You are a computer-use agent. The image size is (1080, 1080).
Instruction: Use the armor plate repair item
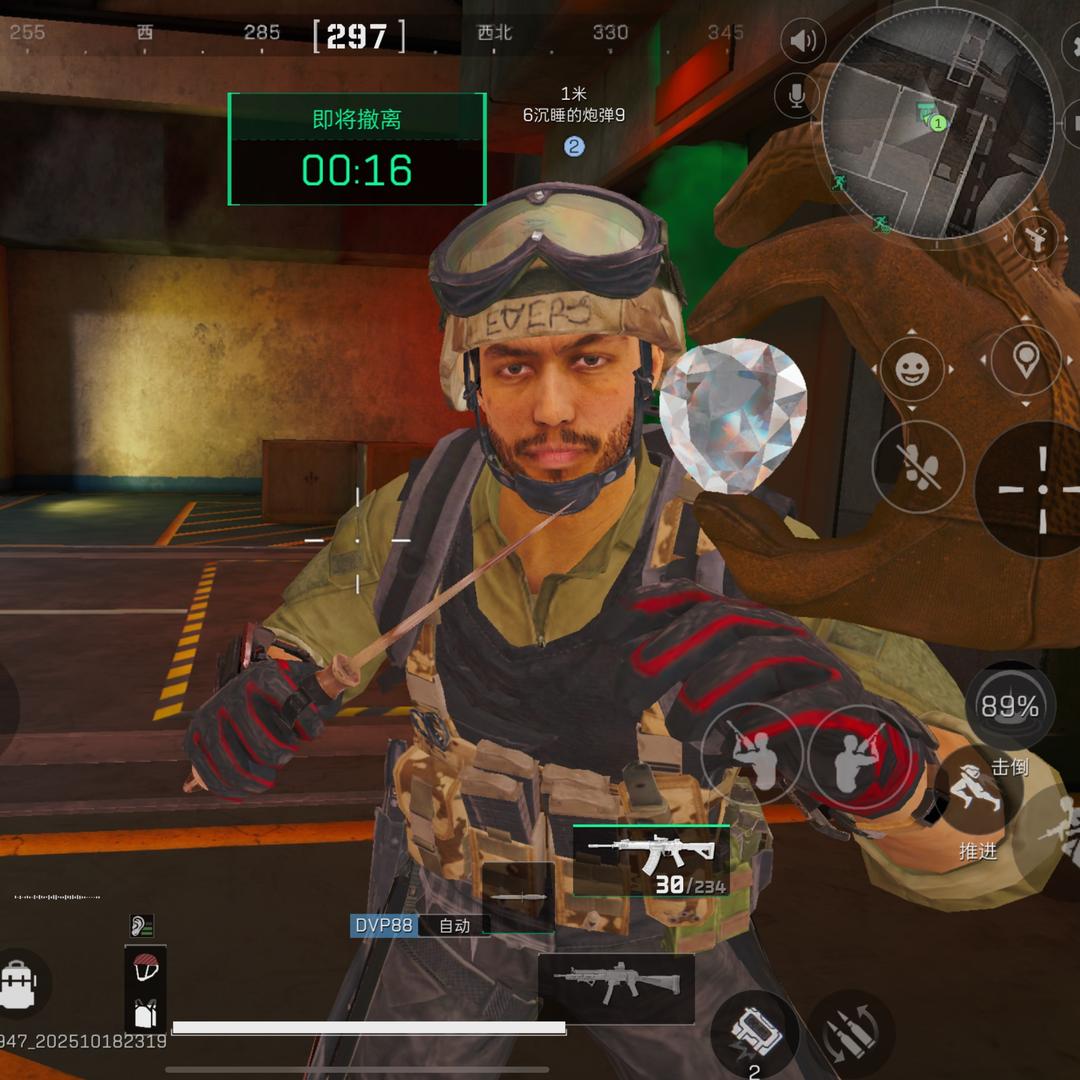click(753, 1035)
